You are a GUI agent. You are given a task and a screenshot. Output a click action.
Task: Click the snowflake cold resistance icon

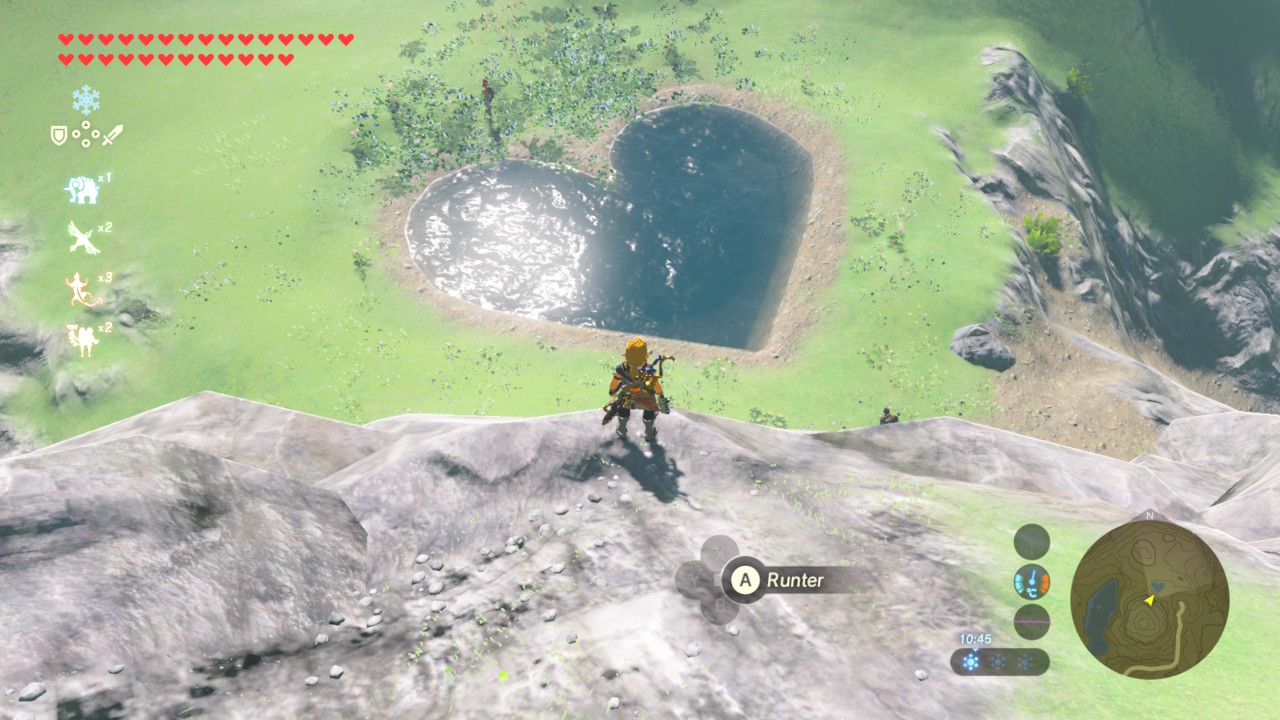pos(86,99)
